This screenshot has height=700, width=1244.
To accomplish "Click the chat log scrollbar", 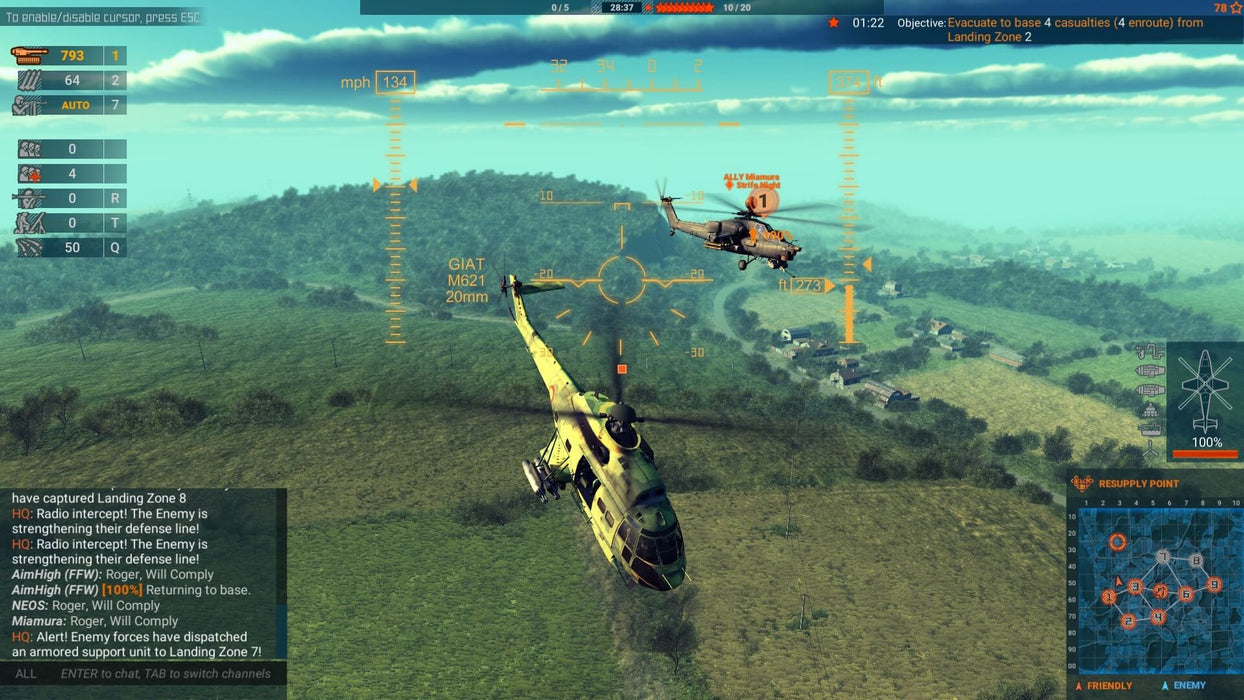I will tap(283, 573).
